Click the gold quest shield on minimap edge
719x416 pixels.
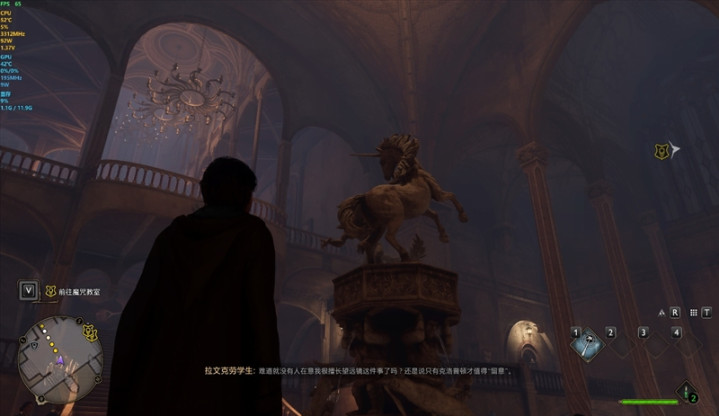[x=90, y=332]
